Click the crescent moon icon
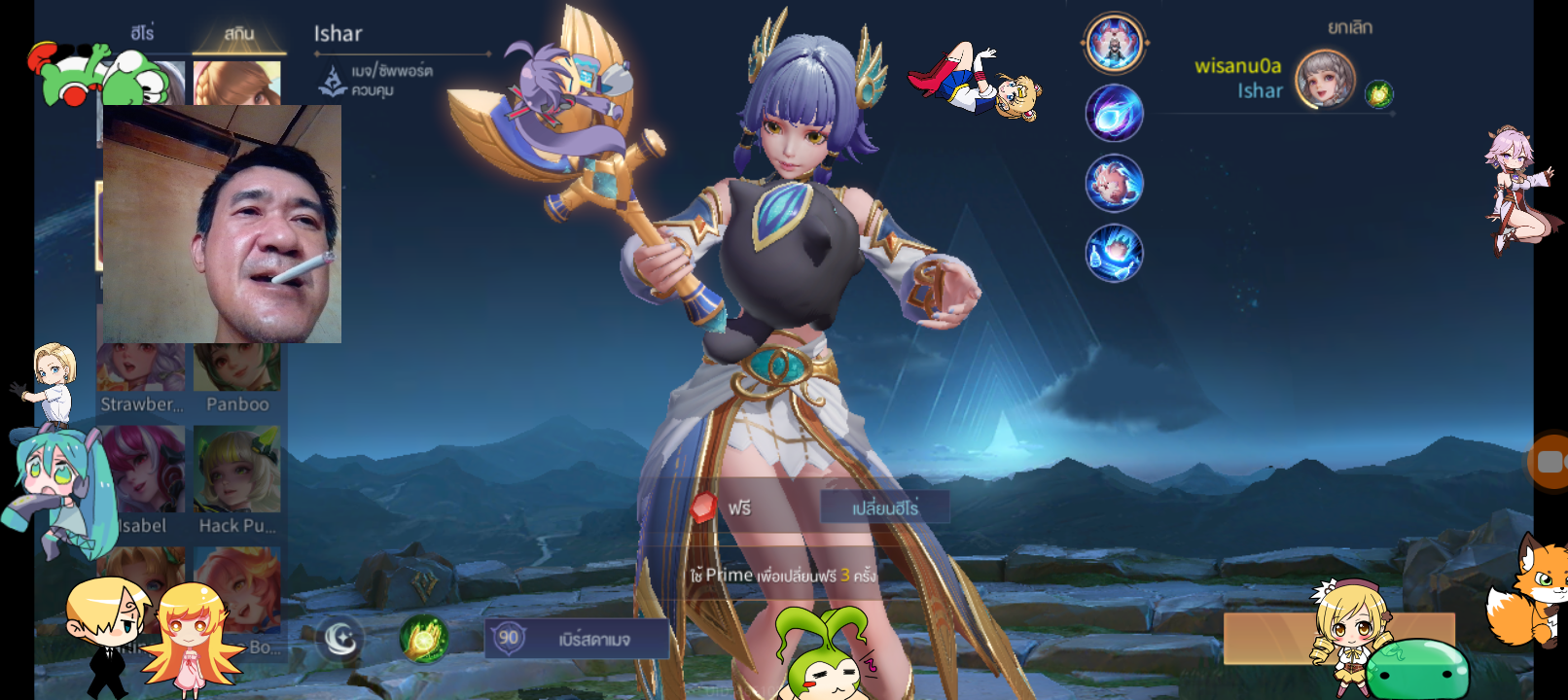 pyautogui.click(x=339, y=639)
